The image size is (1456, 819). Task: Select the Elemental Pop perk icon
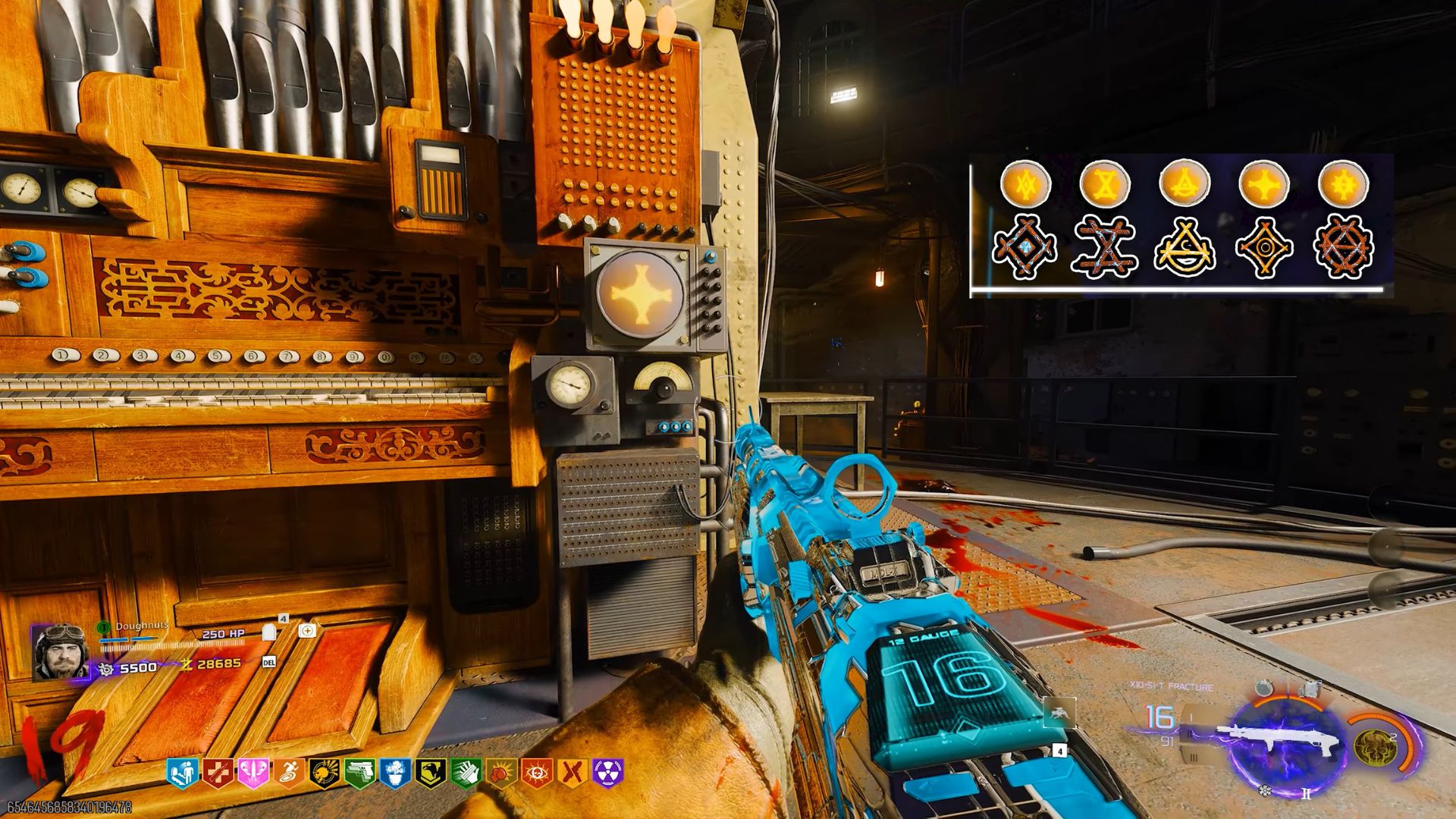(325, 770)
